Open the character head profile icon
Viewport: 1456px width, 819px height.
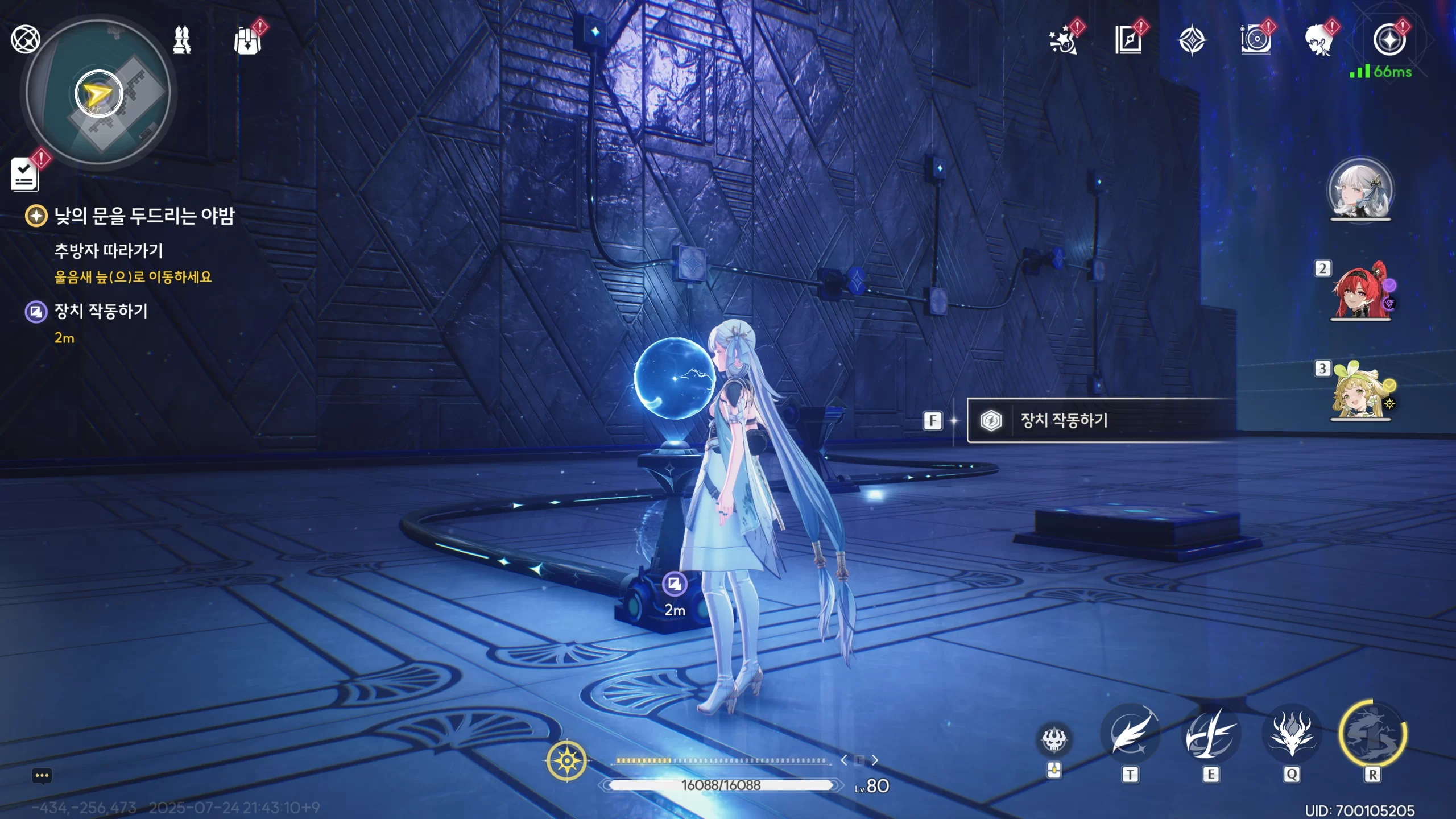pos(1319,41)
